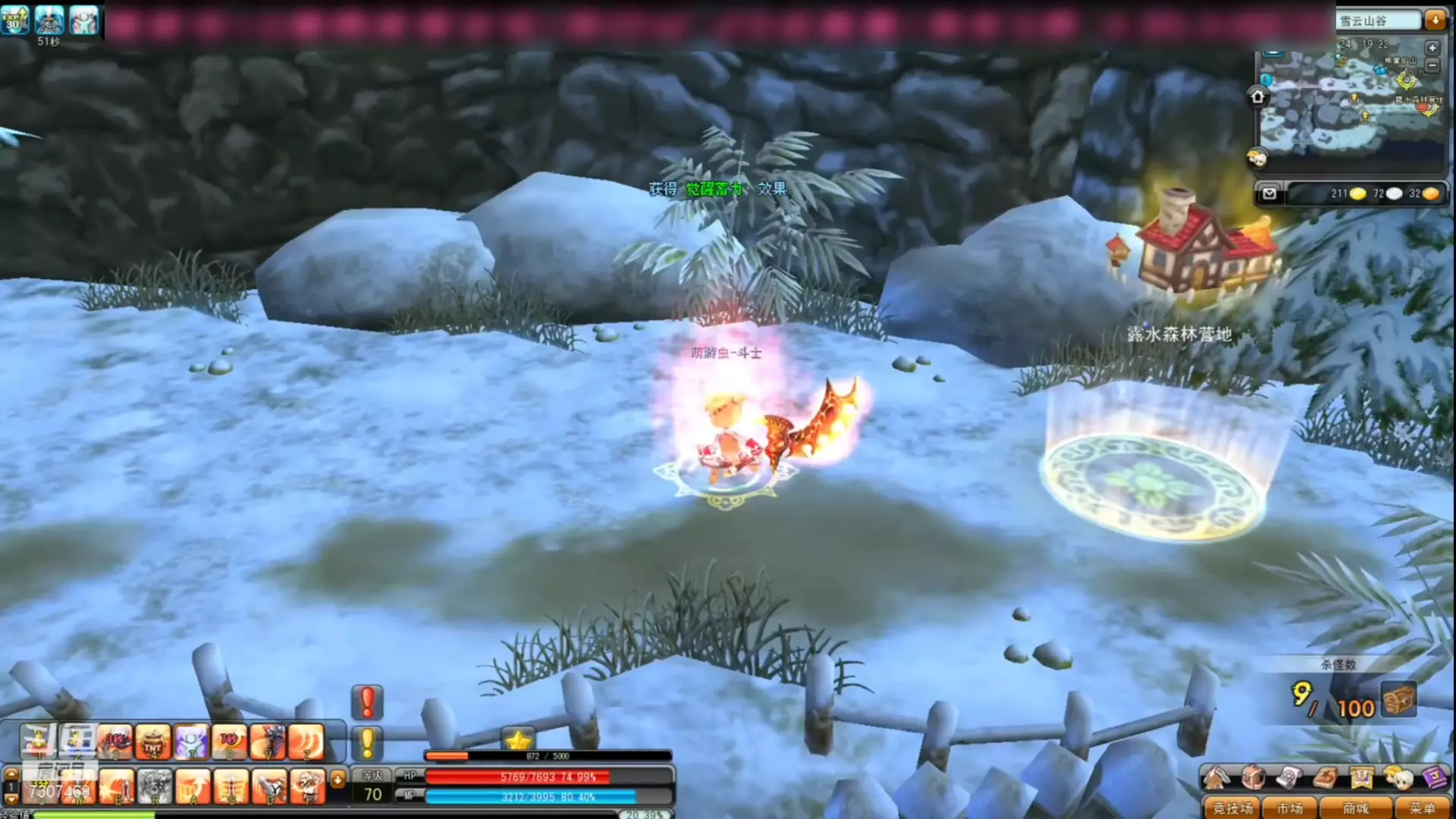Image resolution: width=1456 pixels, height=819 pixels.
Task: Open the yellow banner guild icon
Action: [1361, 778]
